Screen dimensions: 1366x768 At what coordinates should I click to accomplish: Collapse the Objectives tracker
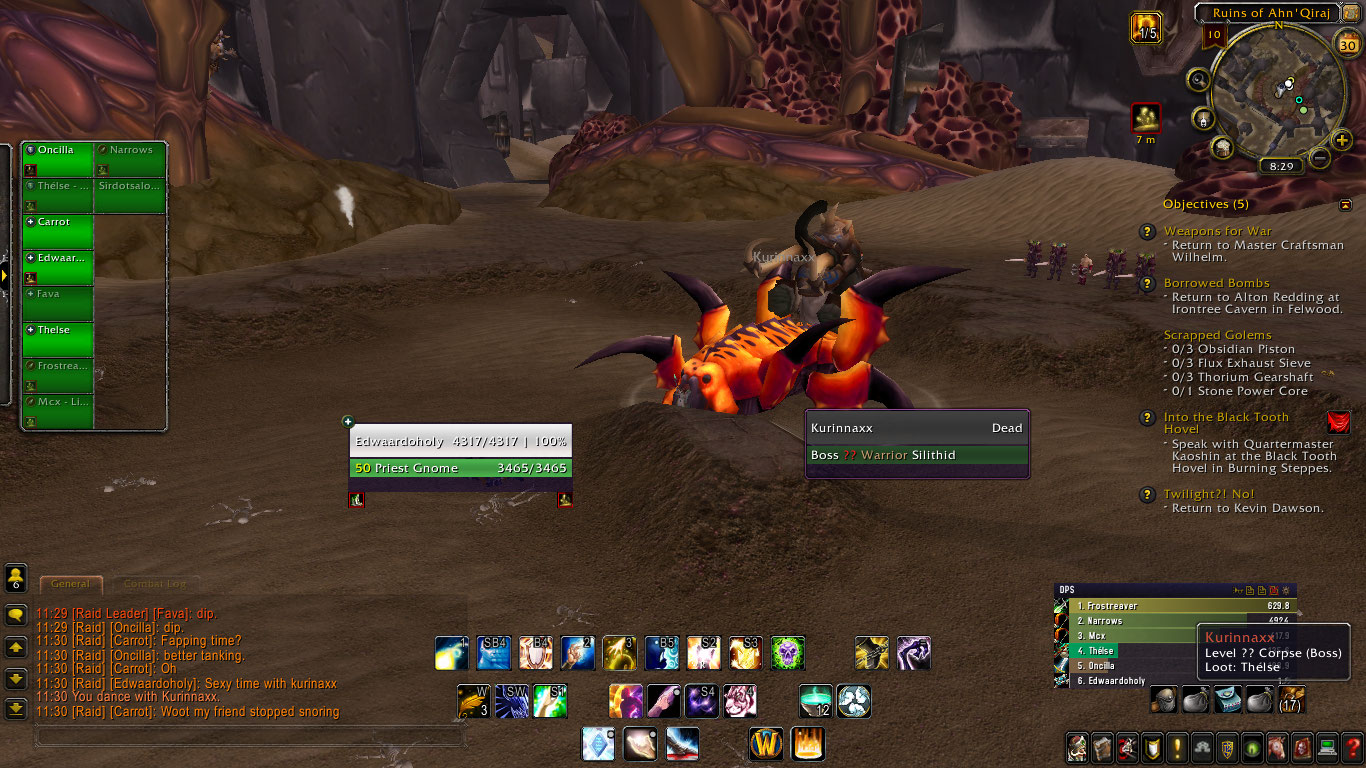tap(1345, 205)
